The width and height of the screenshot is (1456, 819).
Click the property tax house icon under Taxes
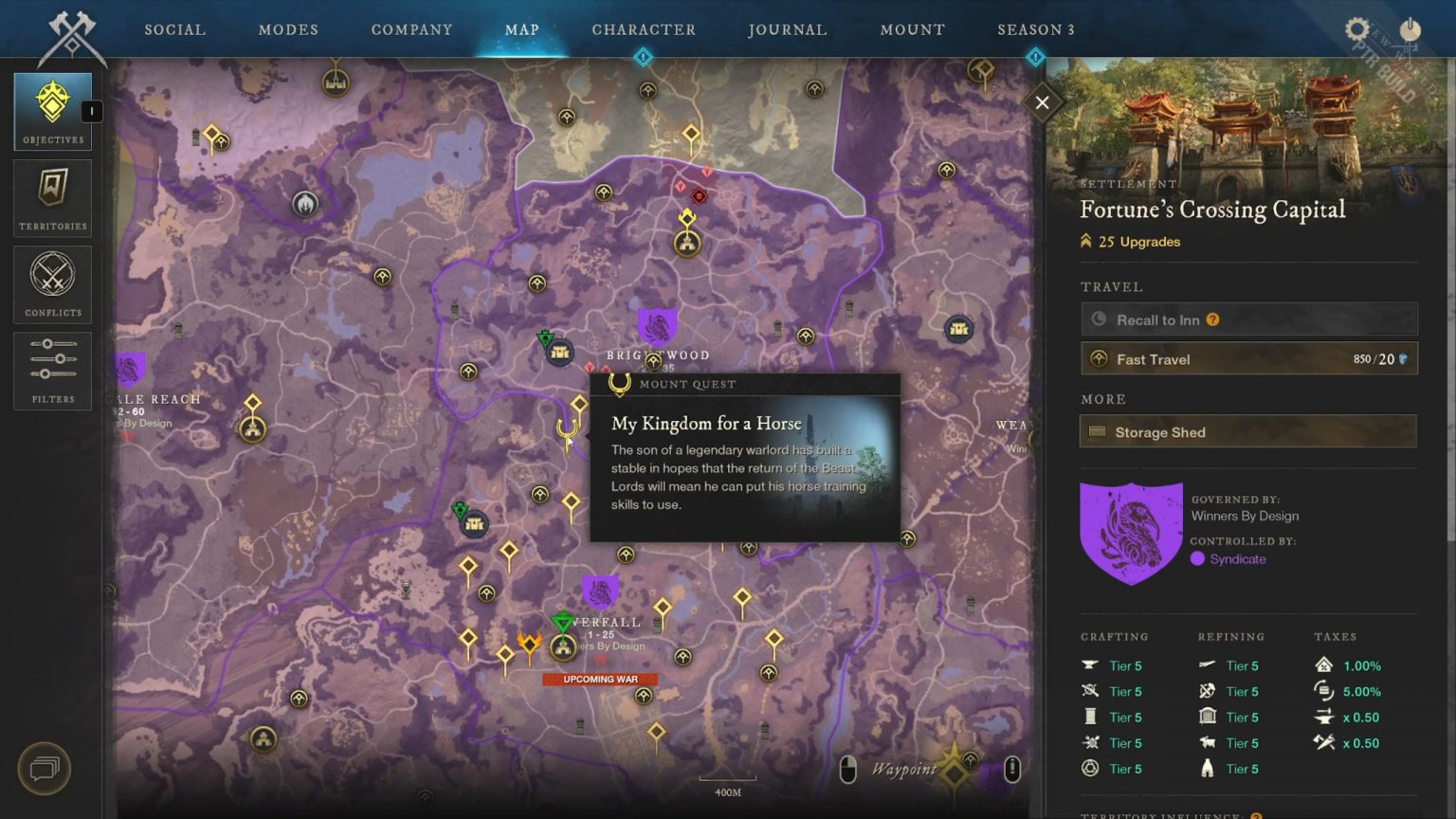coord(1325,665)
